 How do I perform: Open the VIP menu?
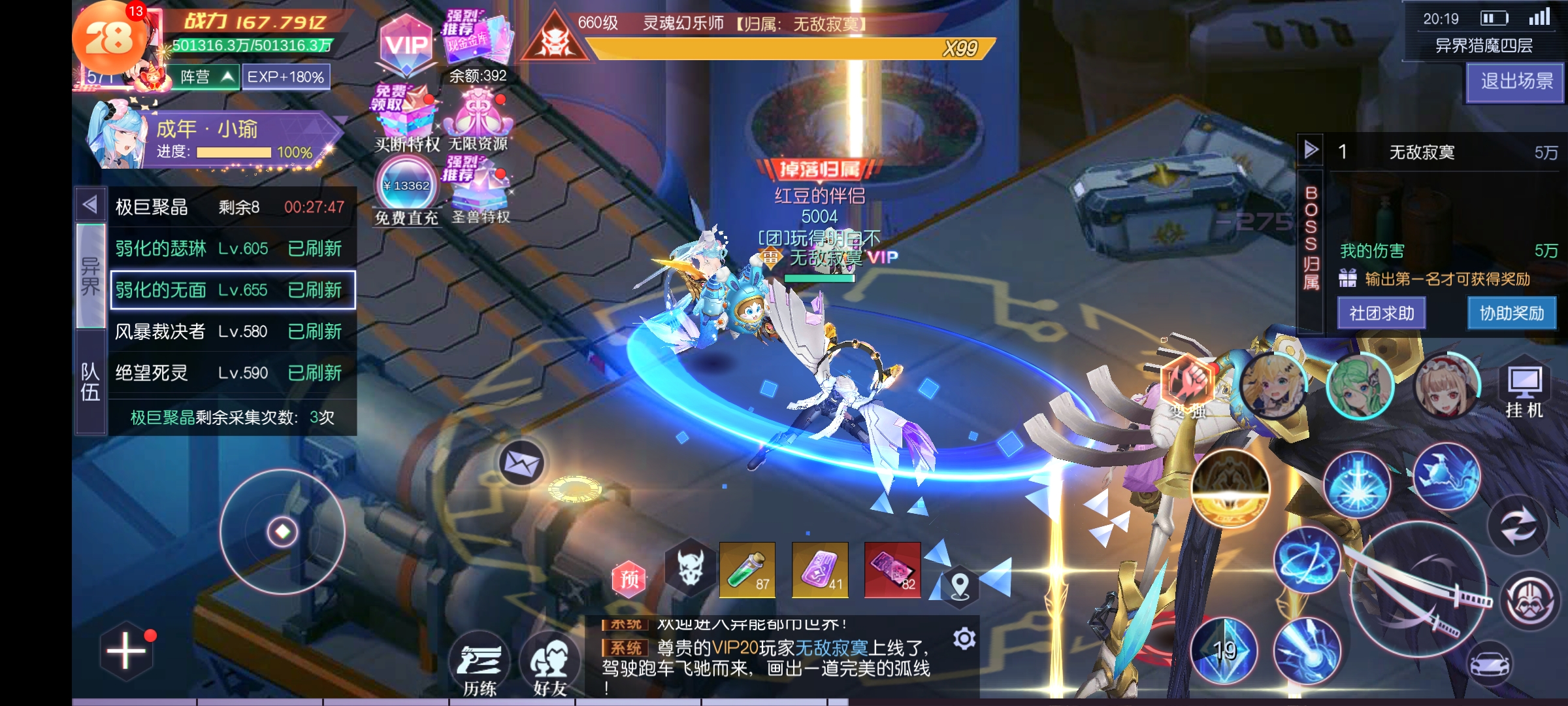pyautogui.click(x=406, y=46)
